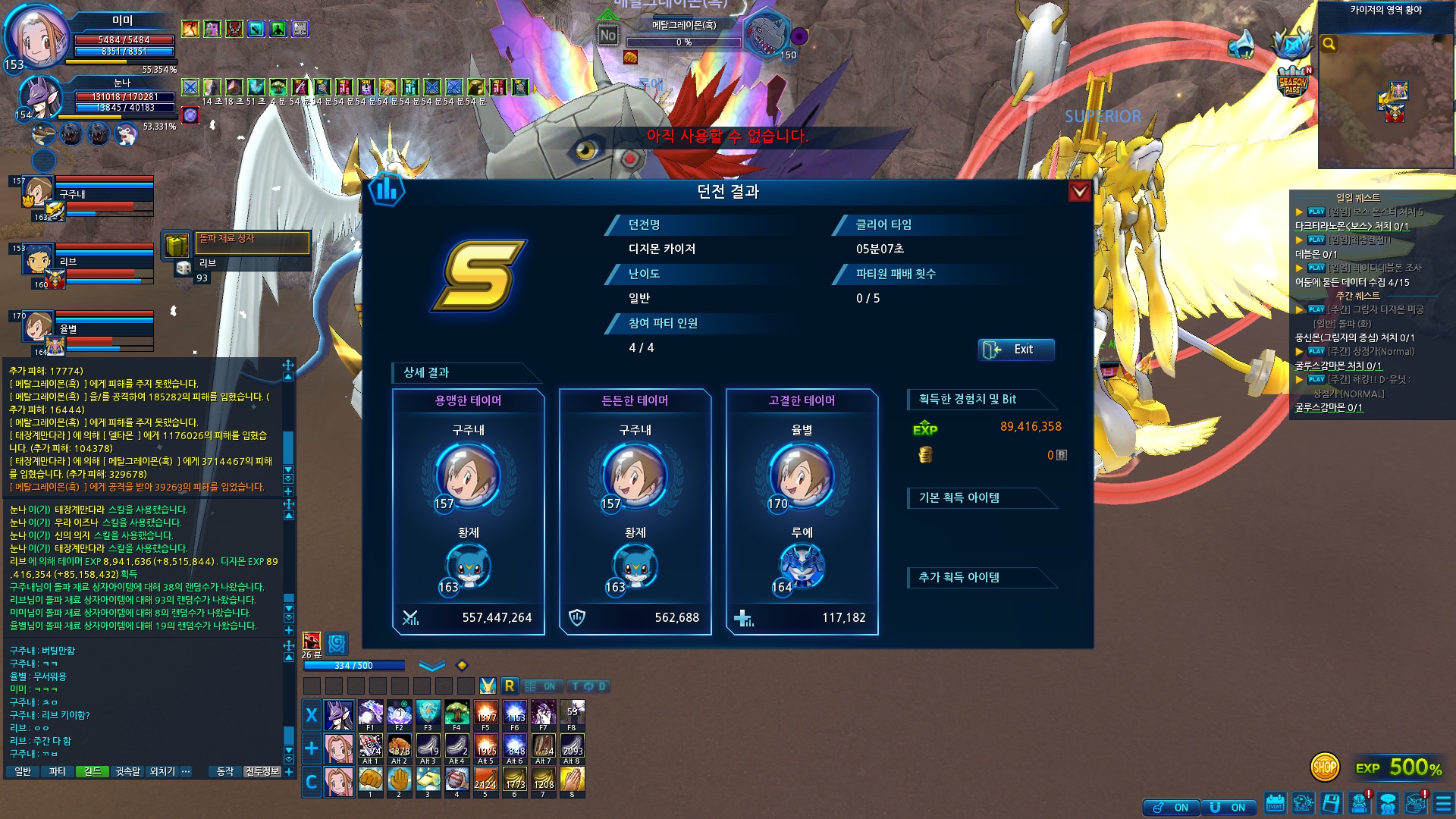
Task: Open the gold SHOP coin button
Action: 1324,767
